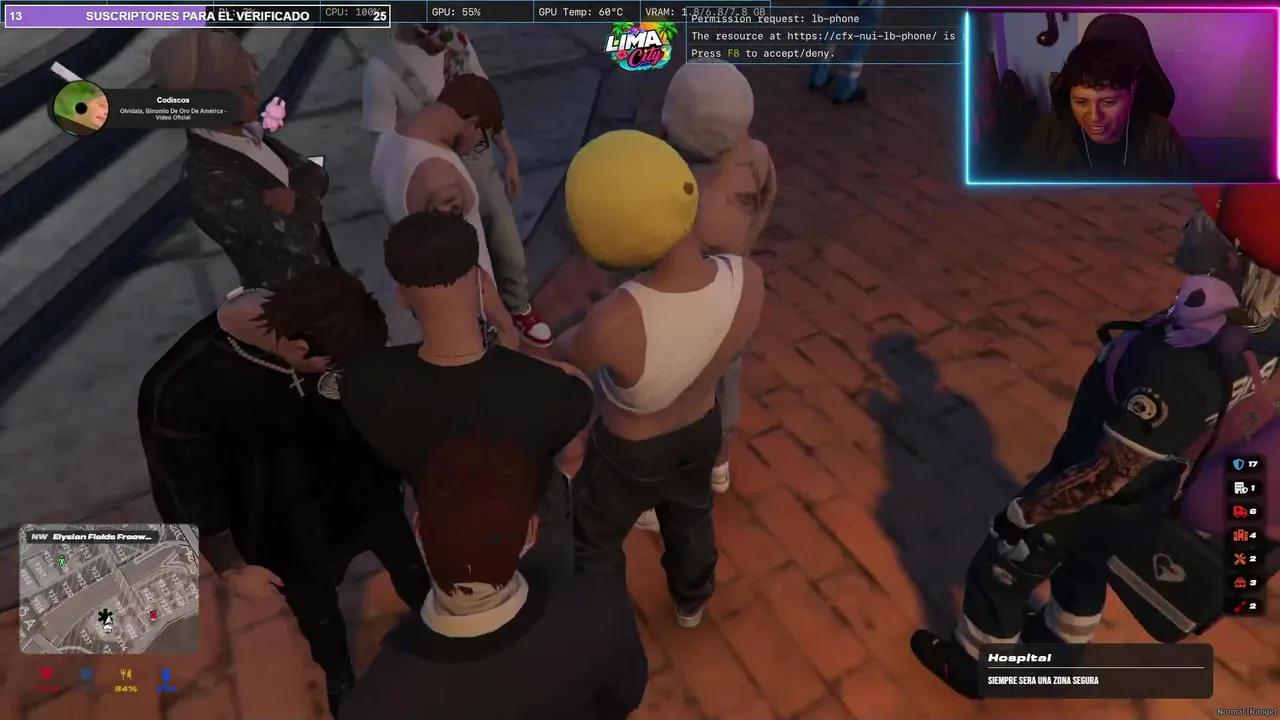Image resolution: width=1280 pixels, height=720 pixels.
Task: Open the taxi service icon showing 4
Action: (1241, 535)
